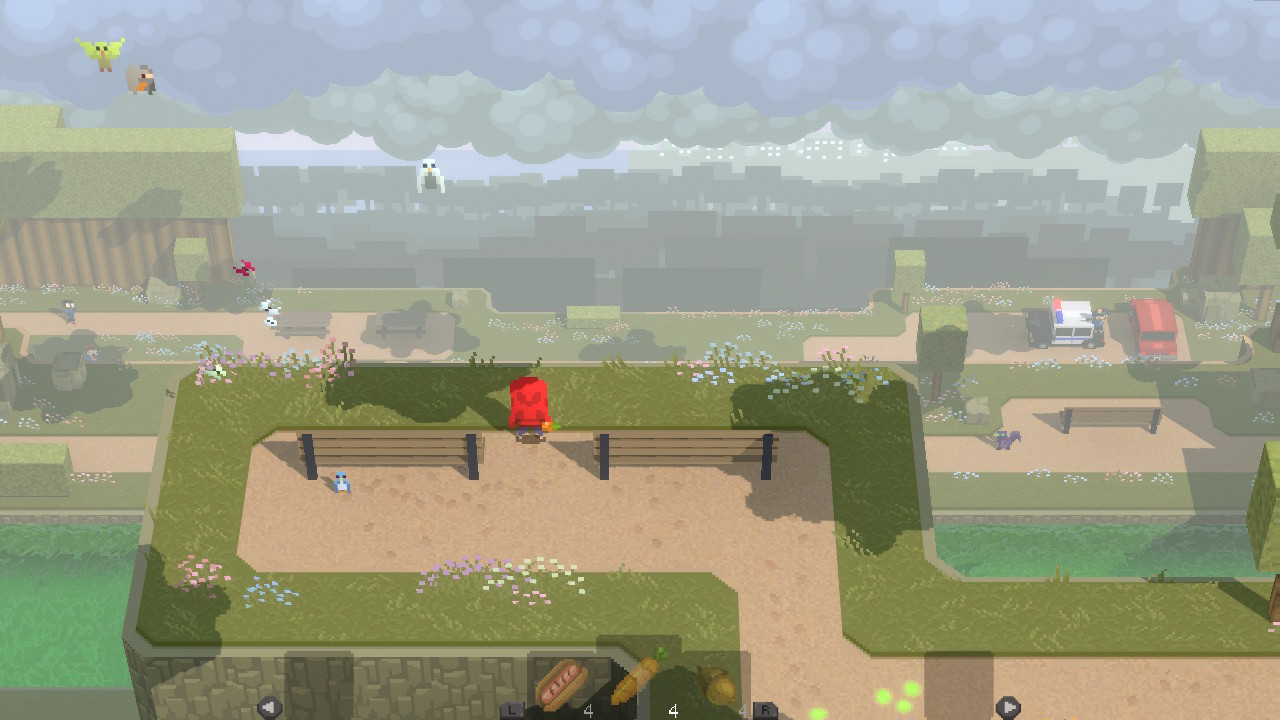Select the NPC walking on the left path
Image resolution: width=1280 pixels, height=720 pixels.
pos(68,310)
